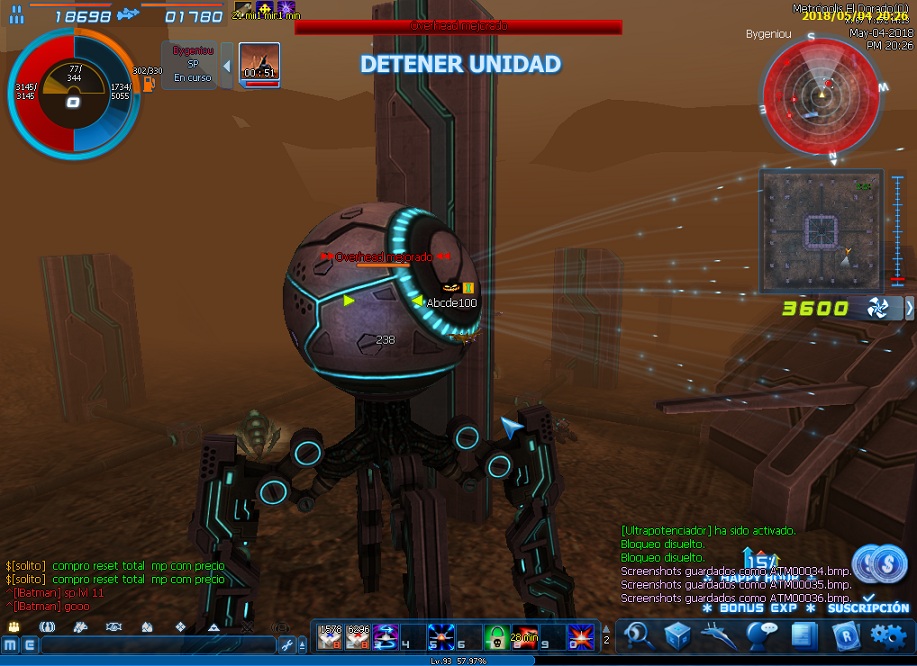Click the square area map panel

tap(820, 230)
